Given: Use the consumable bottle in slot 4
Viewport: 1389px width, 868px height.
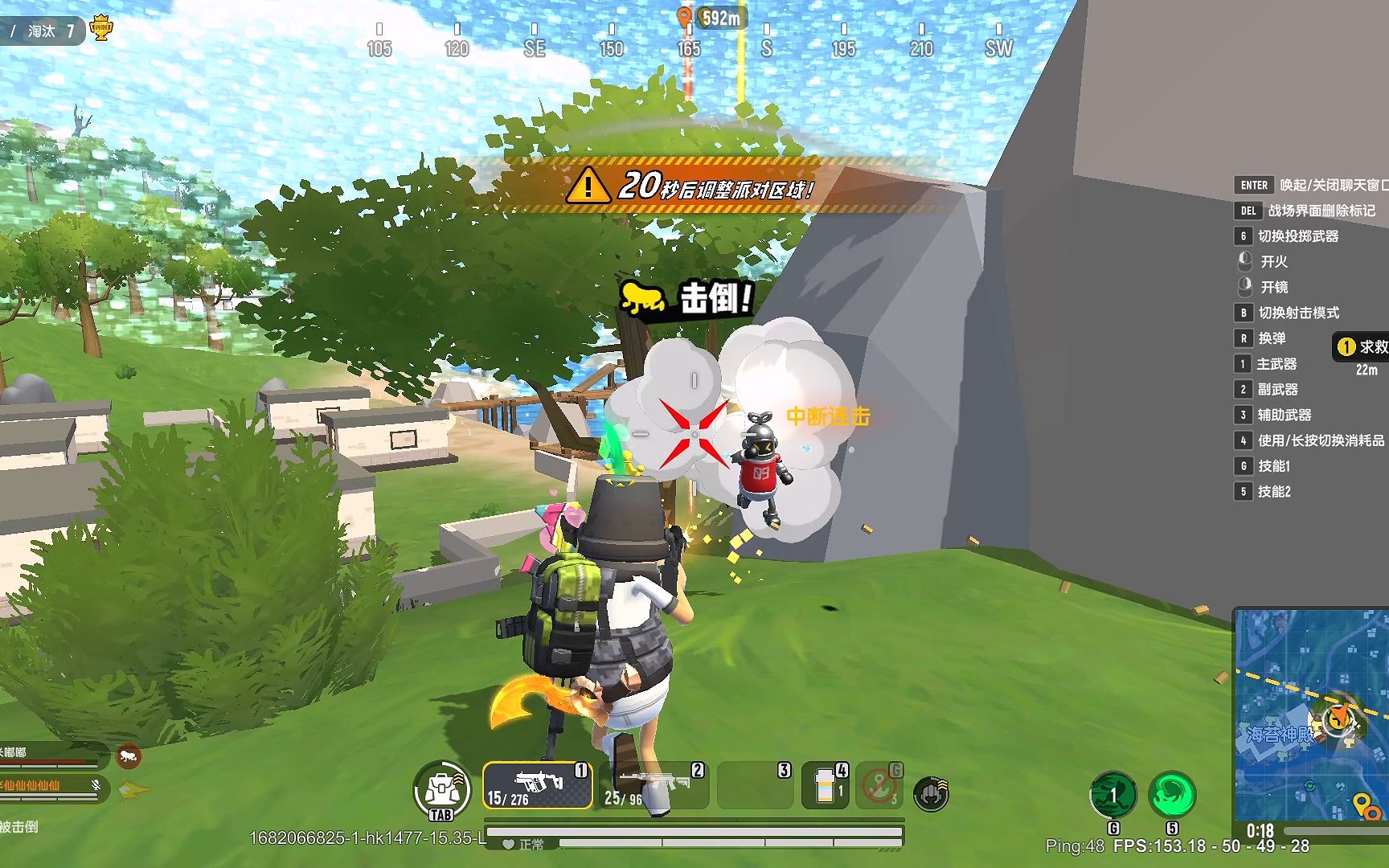Looking at the screenshot, I should coord(826,785).
